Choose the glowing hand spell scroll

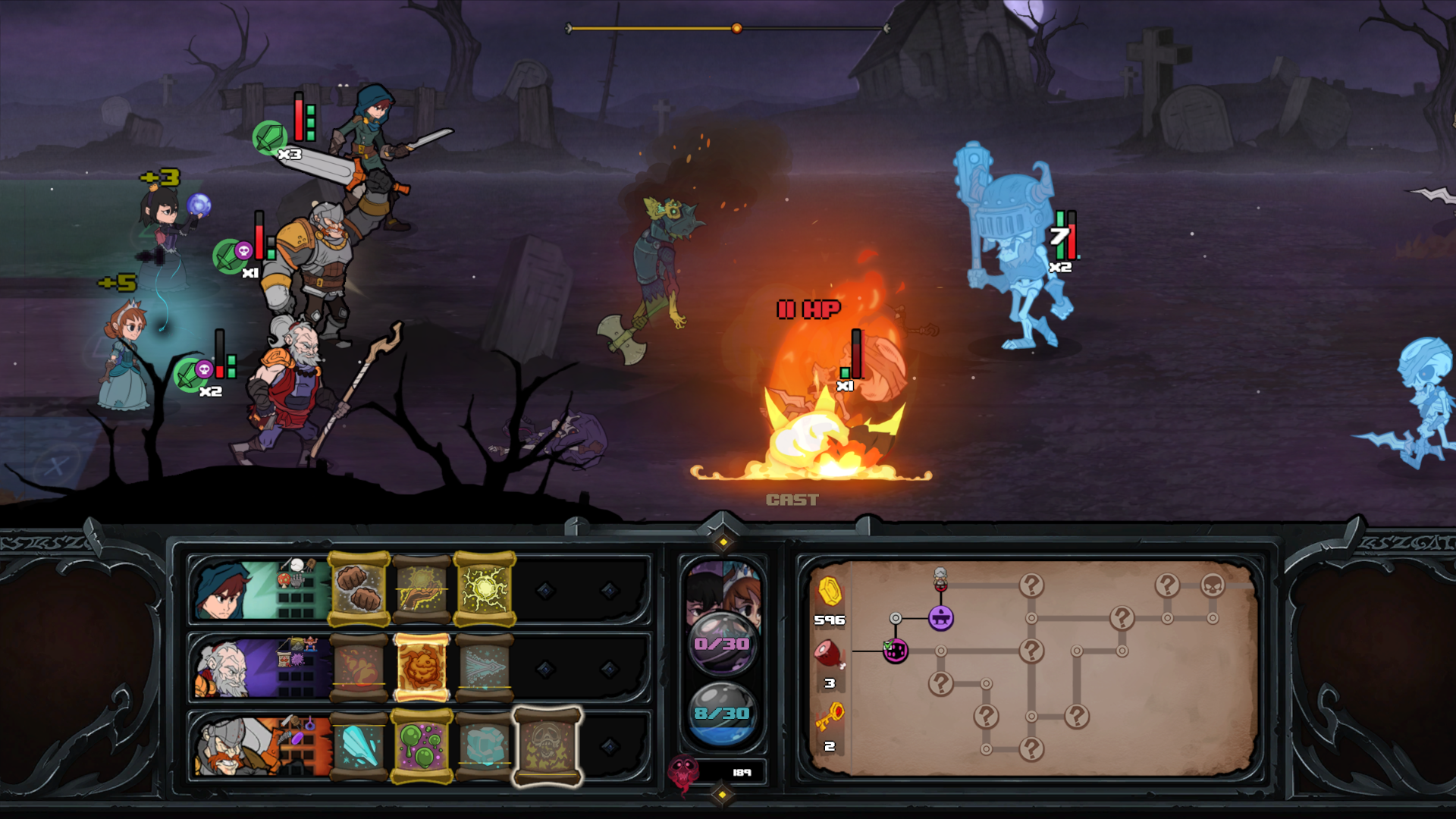pyautogui.click(x=422, y=589)
